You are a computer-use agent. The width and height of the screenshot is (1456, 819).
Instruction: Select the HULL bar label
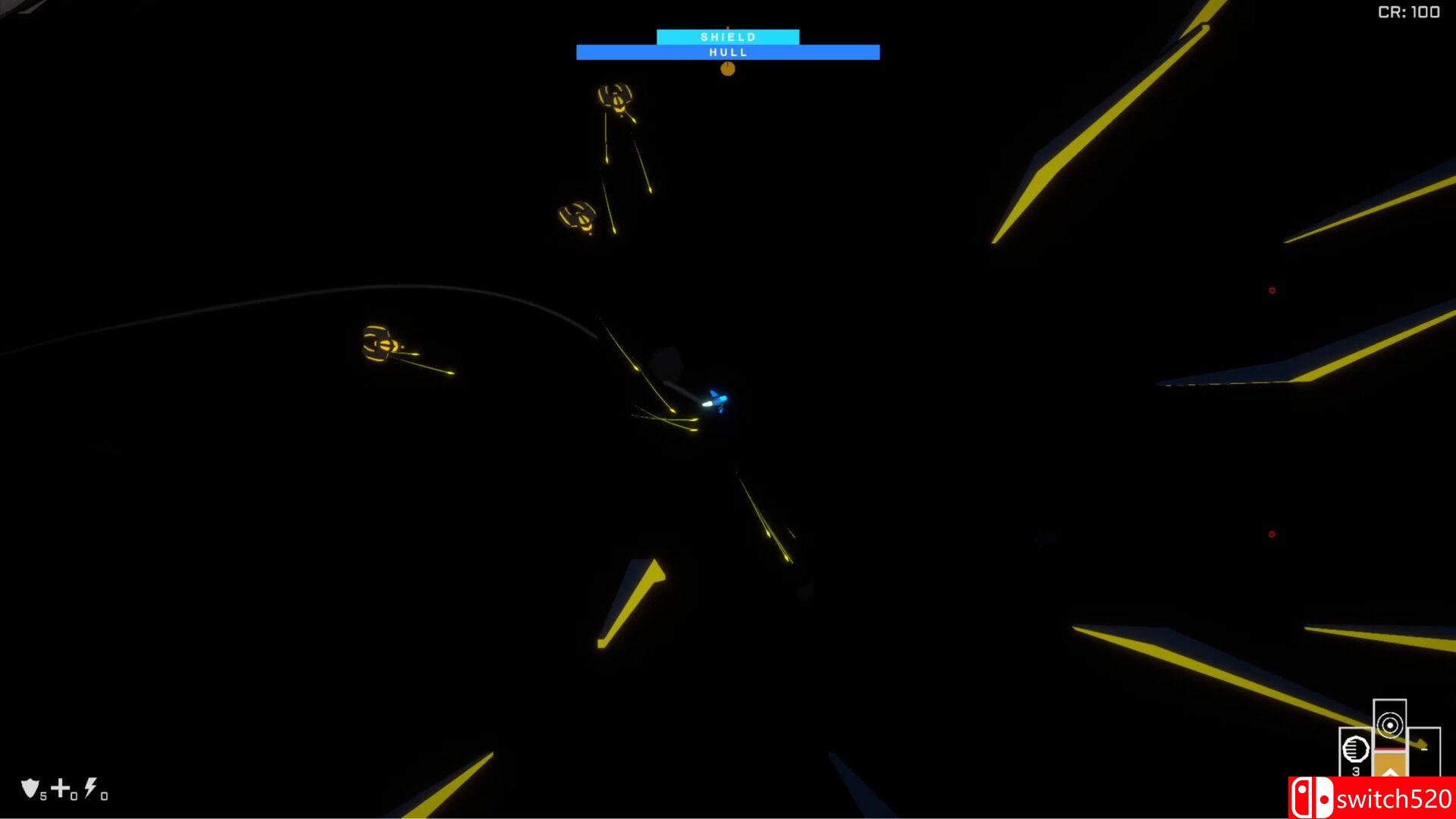(728, 52)
